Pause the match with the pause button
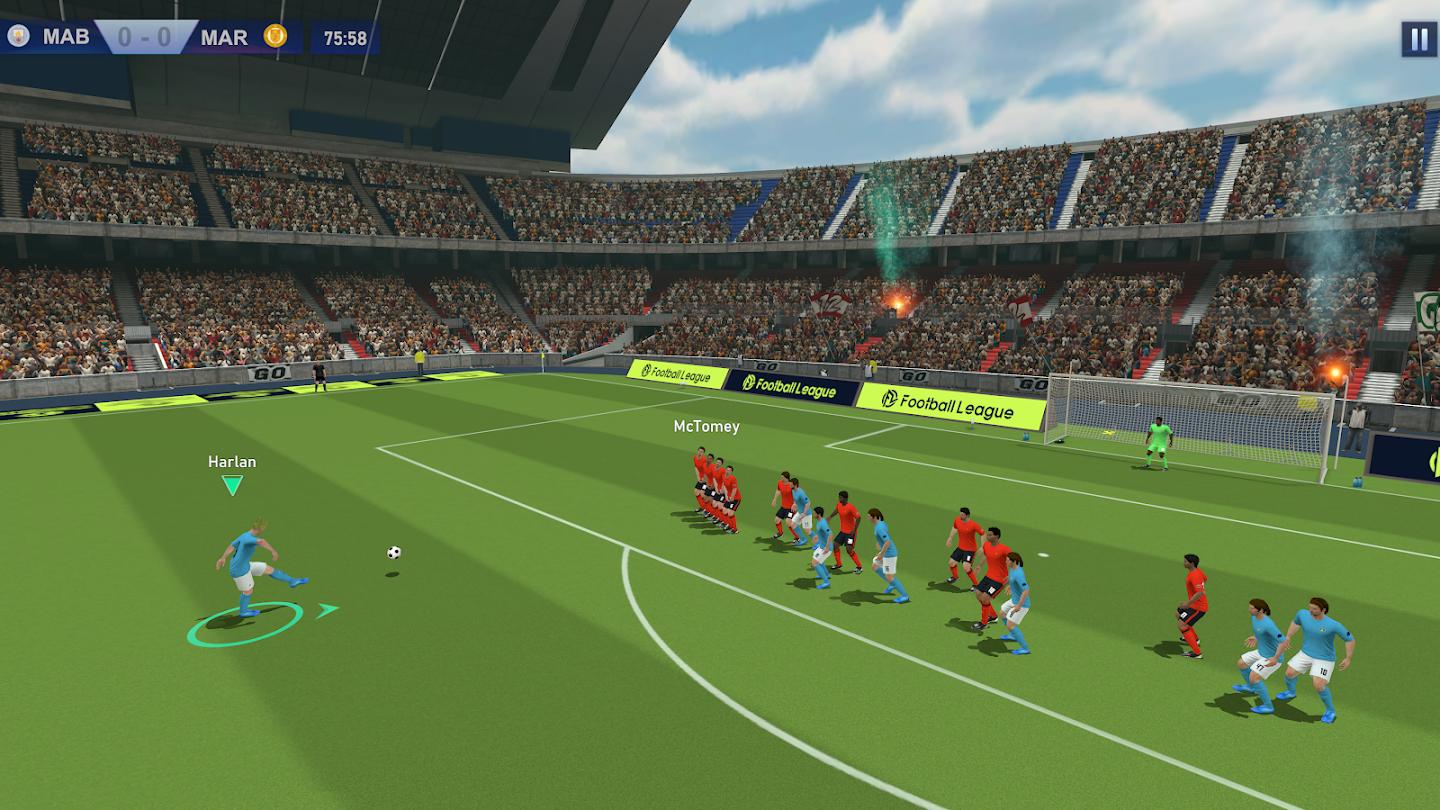This screenshot has height=810, width=1440. 1418,40
